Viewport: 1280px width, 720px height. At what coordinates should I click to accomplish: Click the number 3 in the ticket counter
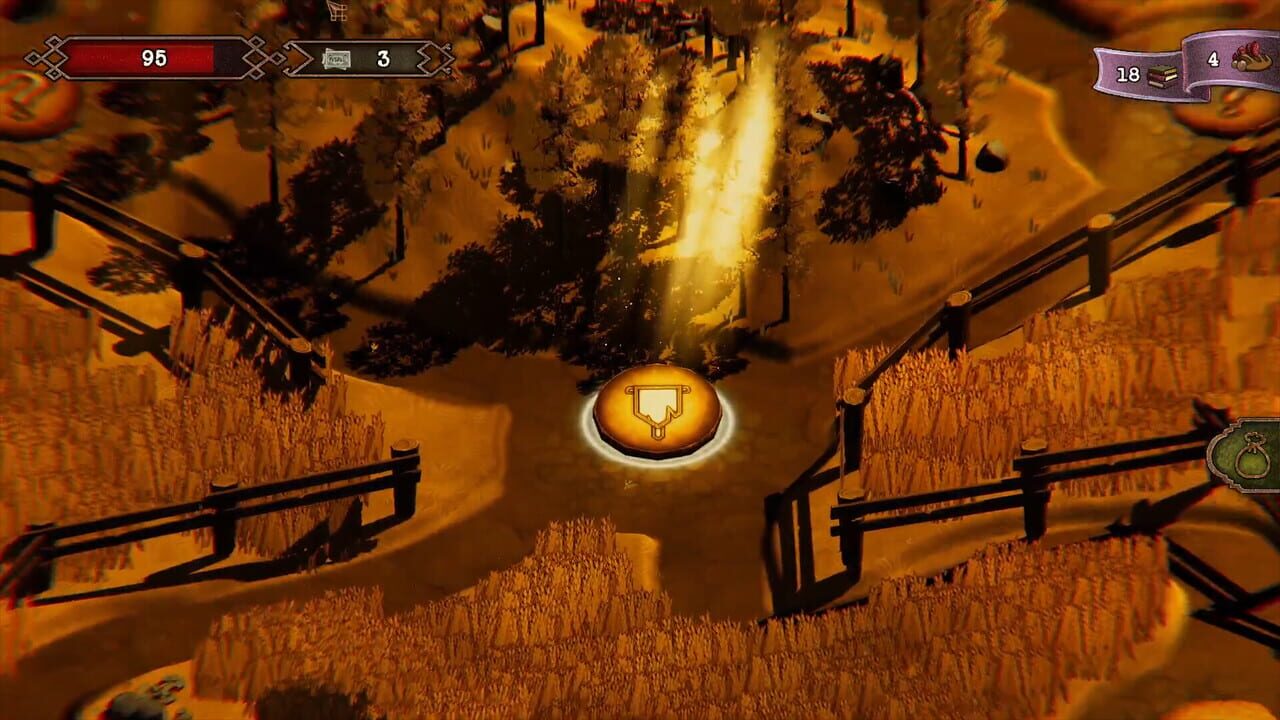pos(383,60)
